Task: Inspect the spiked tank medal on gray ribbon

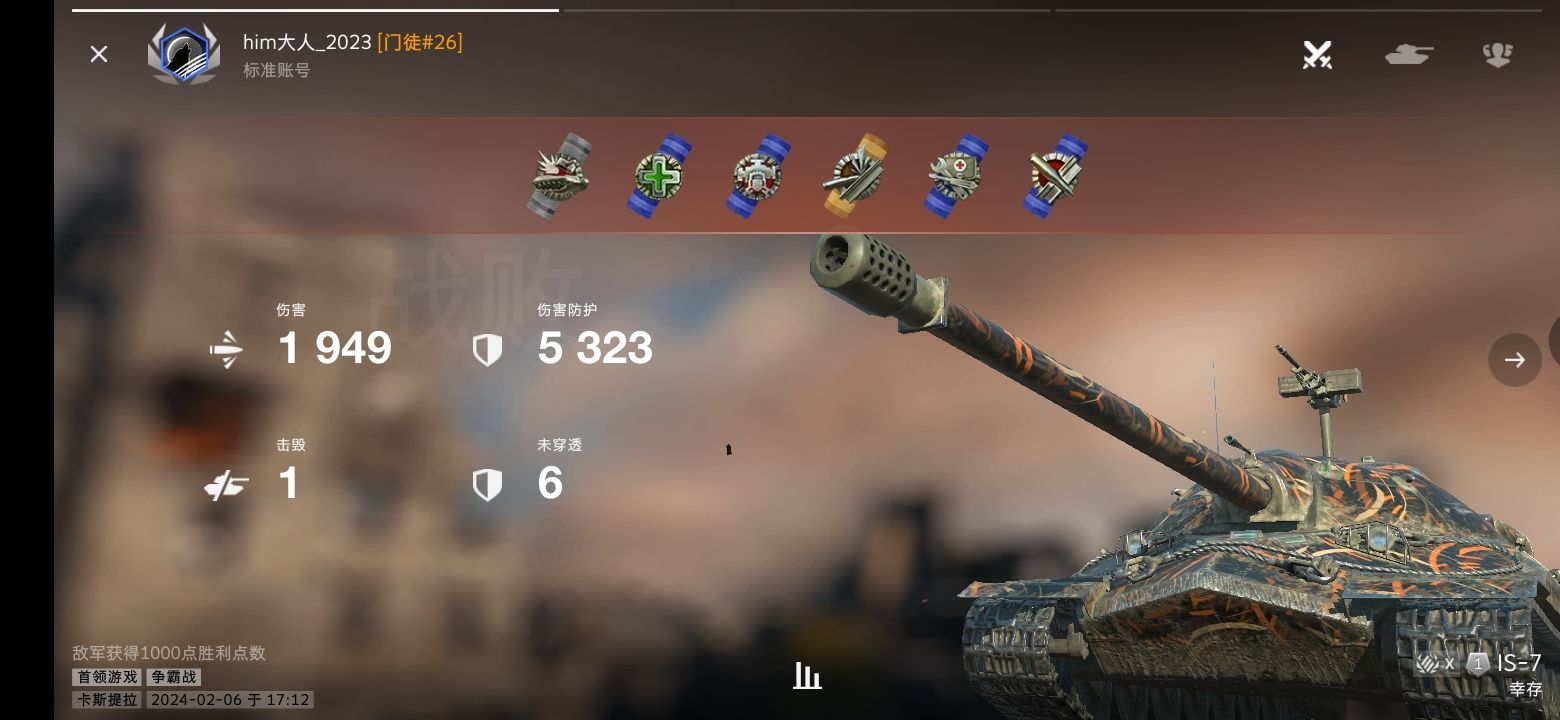Action: pos(559,176)
